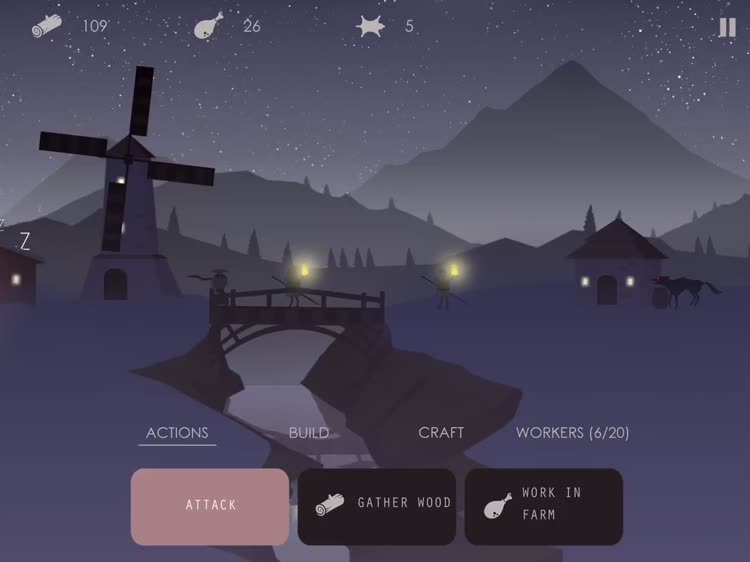Screen dimensions: 750x562
Task: Show the Workers (6/20) tab
Action: point(572,433)
